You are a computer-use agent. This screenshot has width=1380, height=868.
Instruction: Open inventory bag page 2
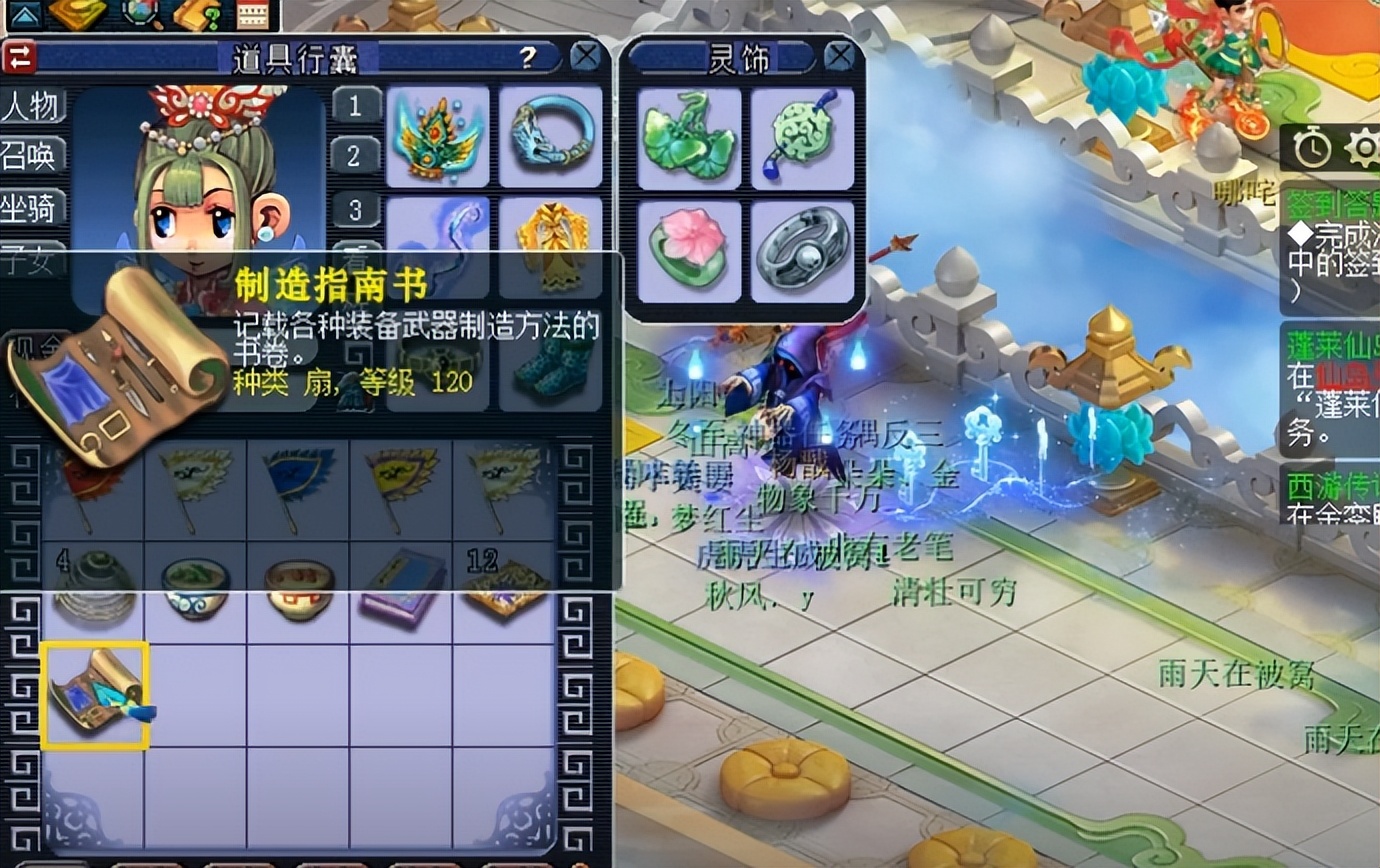pyautogui.click(x=356, y=158)
